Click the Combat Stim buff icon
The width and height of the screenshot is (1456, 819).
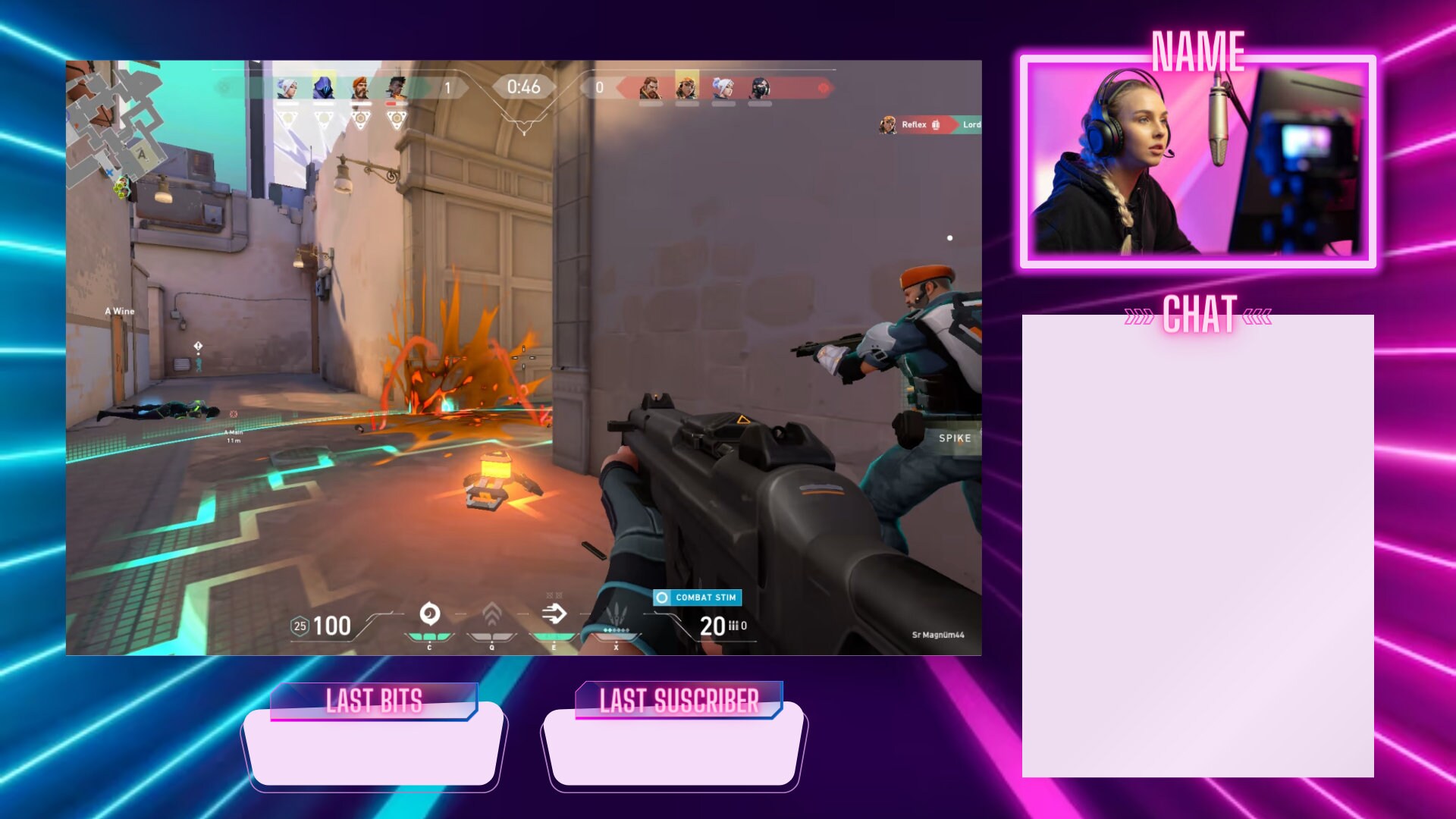[x=695, y=597]
